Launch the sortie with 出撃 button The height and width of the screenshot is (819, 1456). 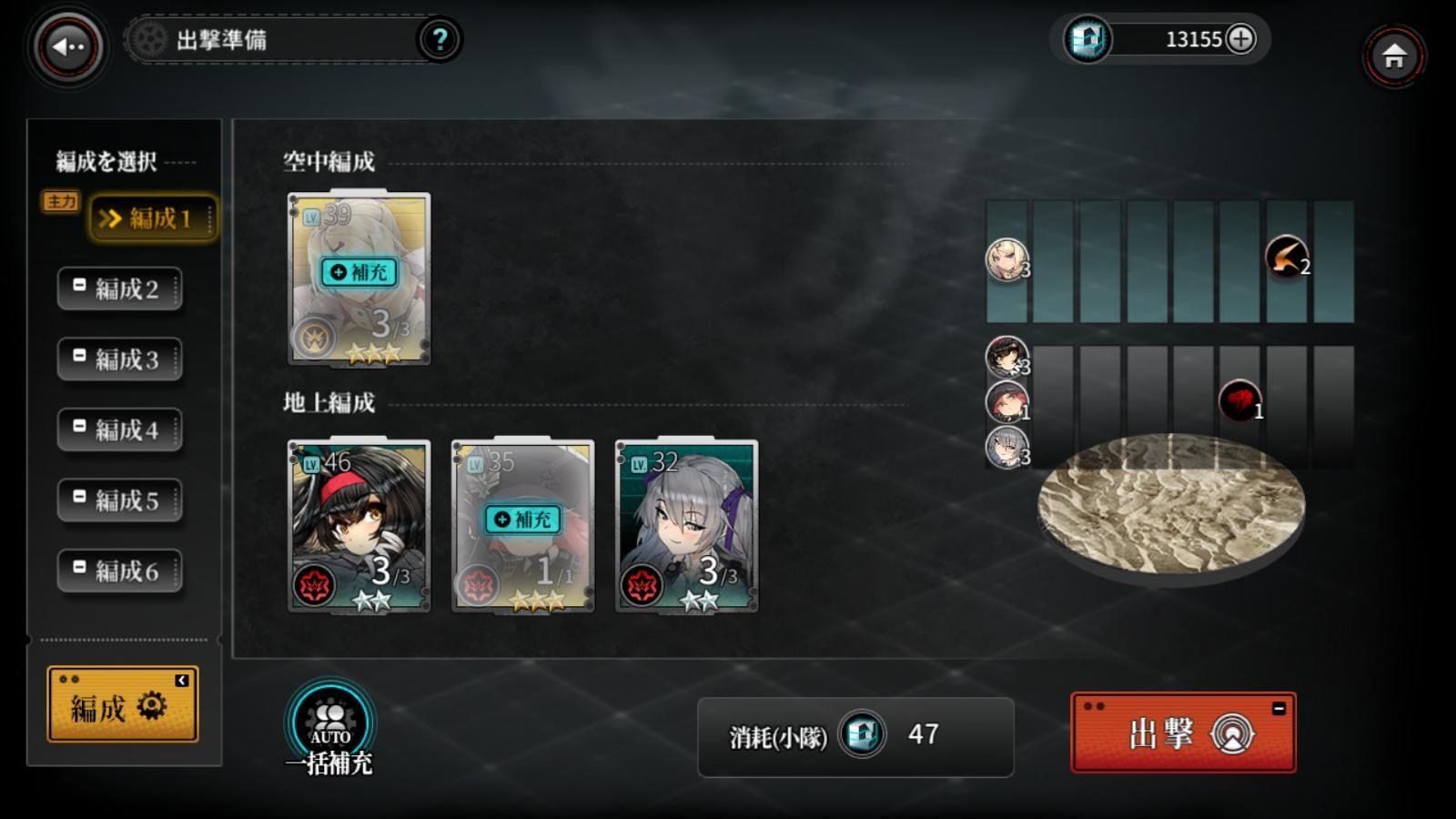click(x=1183, y=733)
